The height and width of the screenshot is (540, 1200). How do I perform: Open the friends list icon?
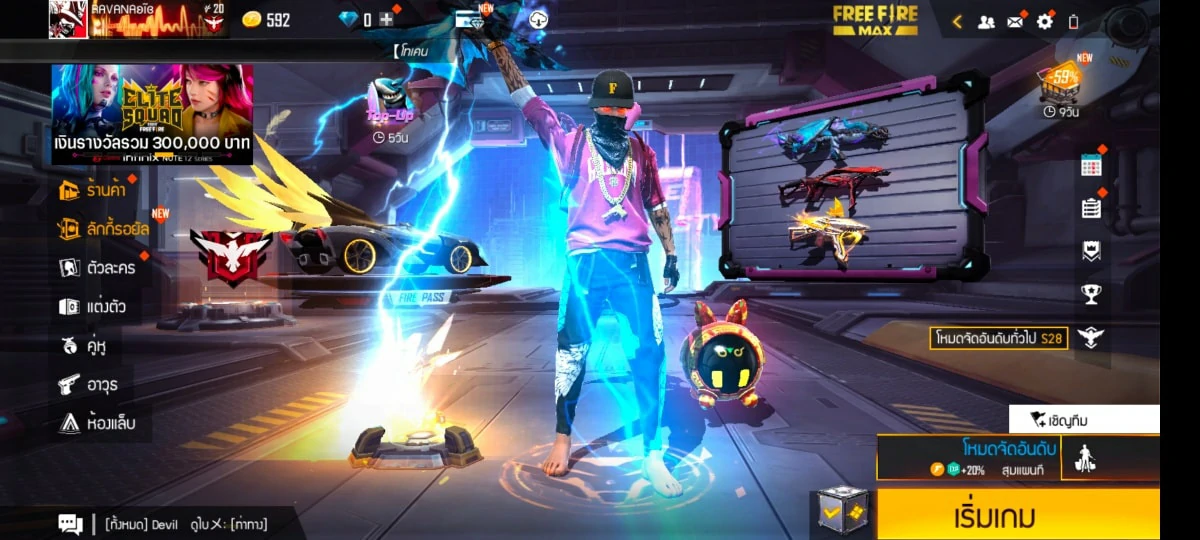click(x=986, y=21)
